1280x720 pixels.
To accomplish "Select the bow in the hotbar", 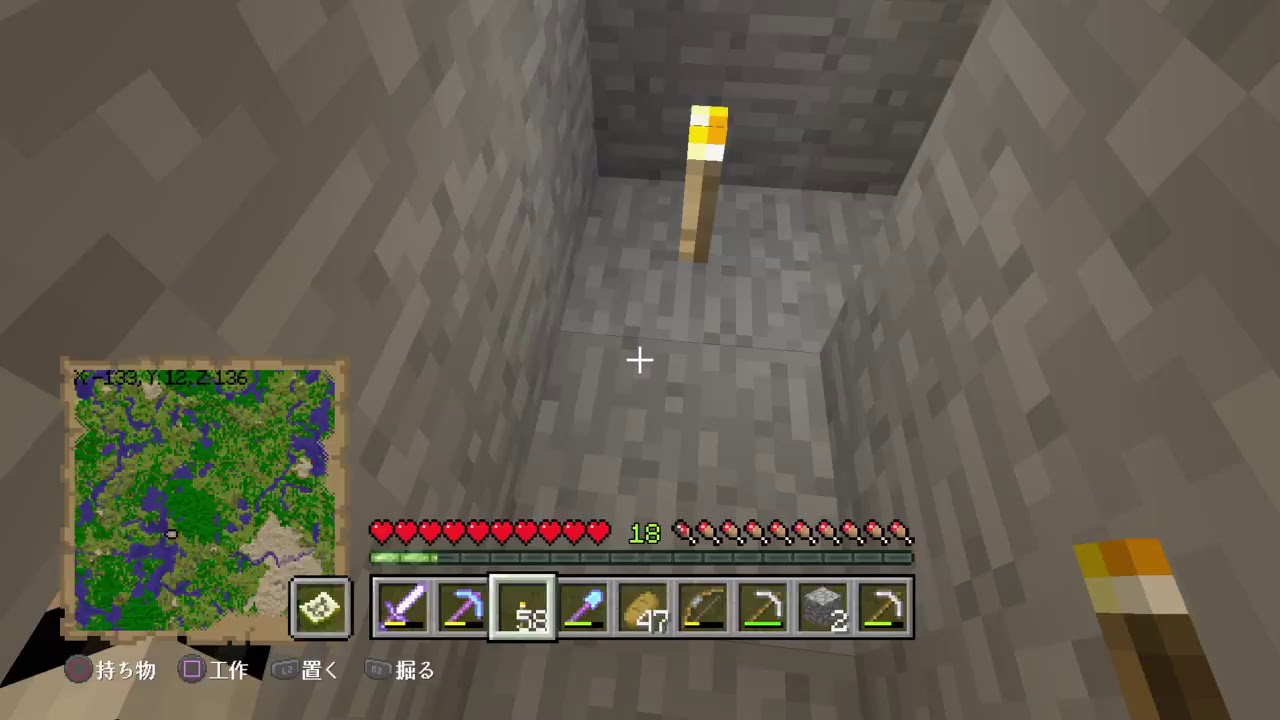I will 705,607.
